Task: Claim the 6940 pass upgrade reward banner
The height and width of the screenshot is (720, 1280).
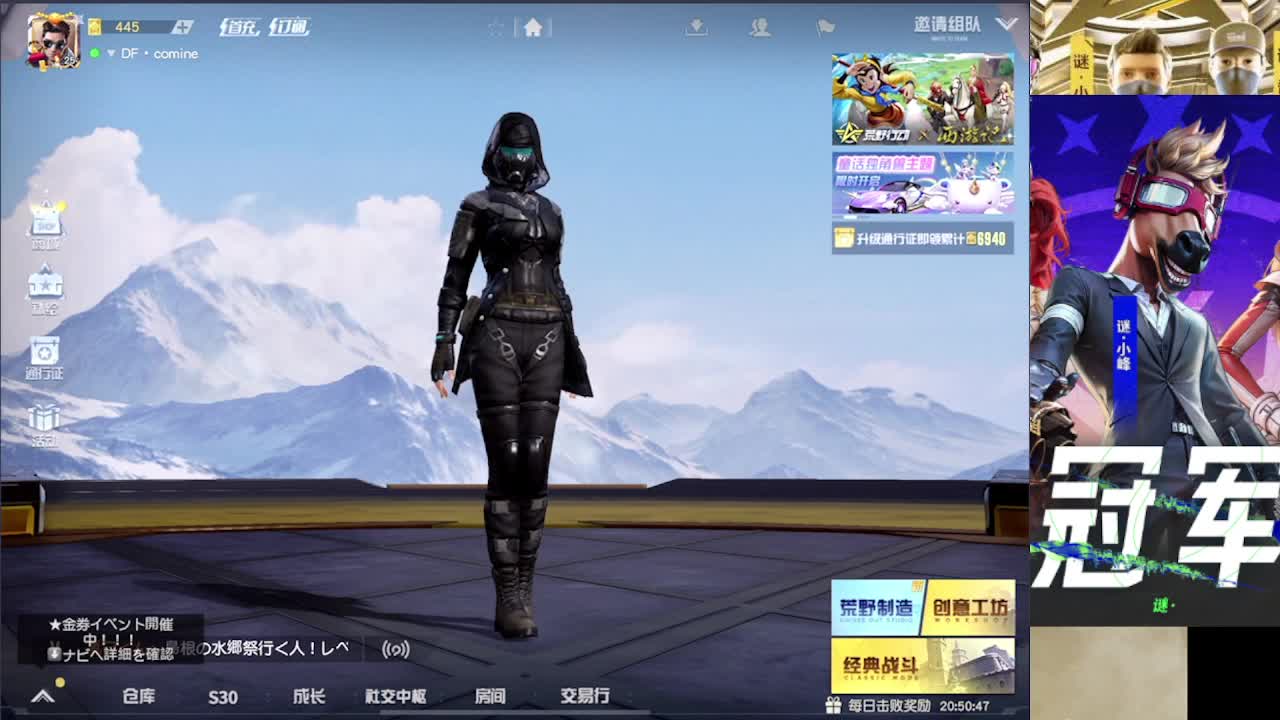Action: tap(920, 240)
